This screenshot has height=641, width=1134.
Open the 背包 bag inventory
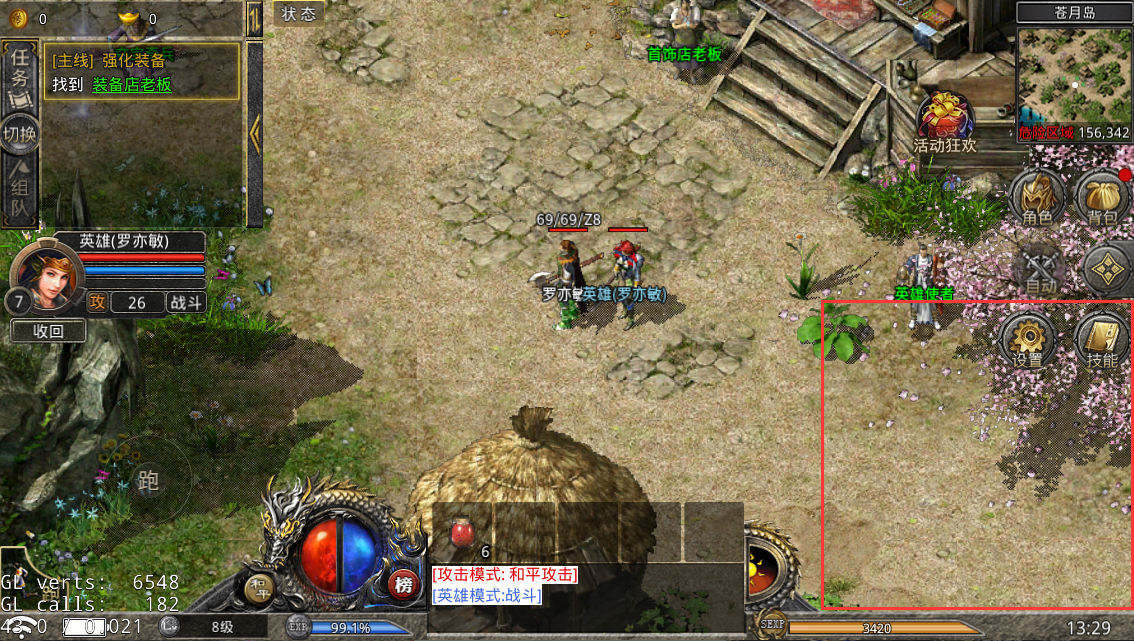pos(1102,197)
